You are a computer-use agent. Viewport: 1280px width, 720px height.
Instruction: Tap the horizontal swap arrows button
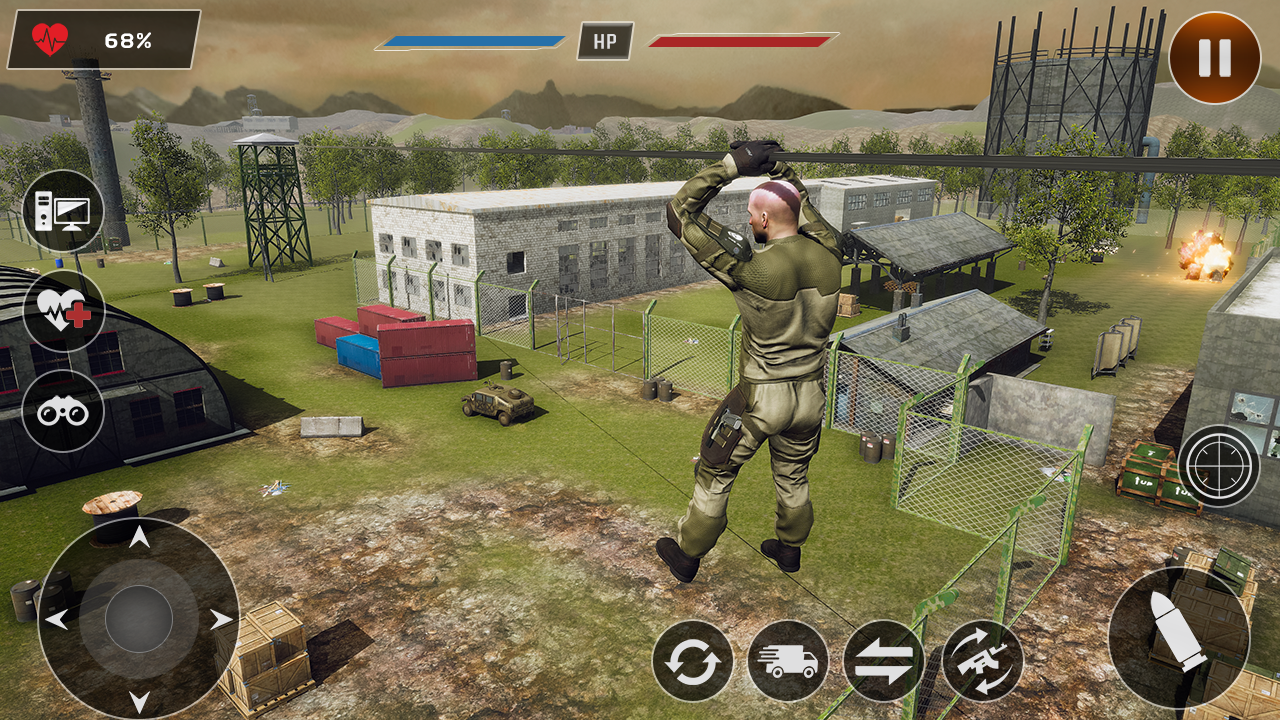[x=883, y=661]
